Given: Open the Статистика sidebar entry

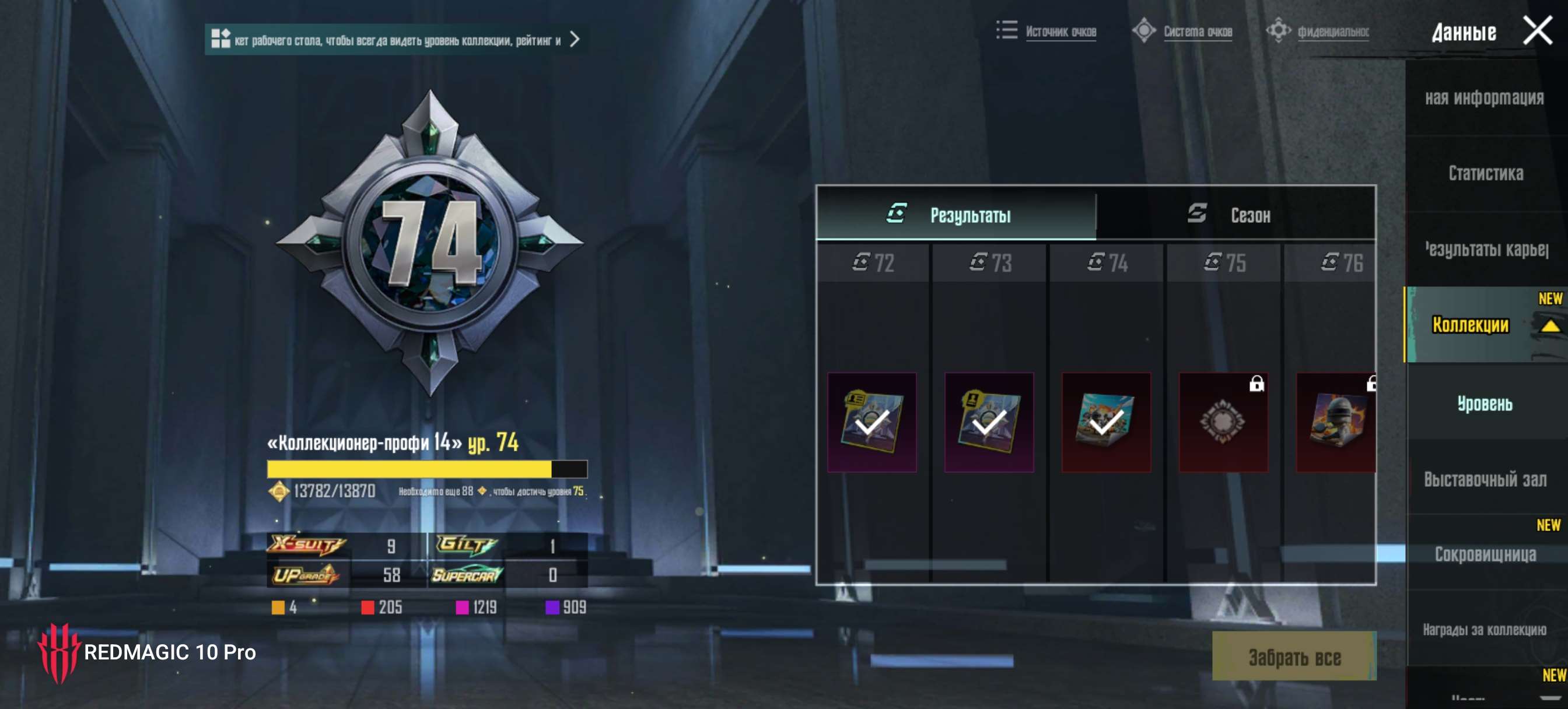Looking at the screenshot, I should tap(1486, 173).
